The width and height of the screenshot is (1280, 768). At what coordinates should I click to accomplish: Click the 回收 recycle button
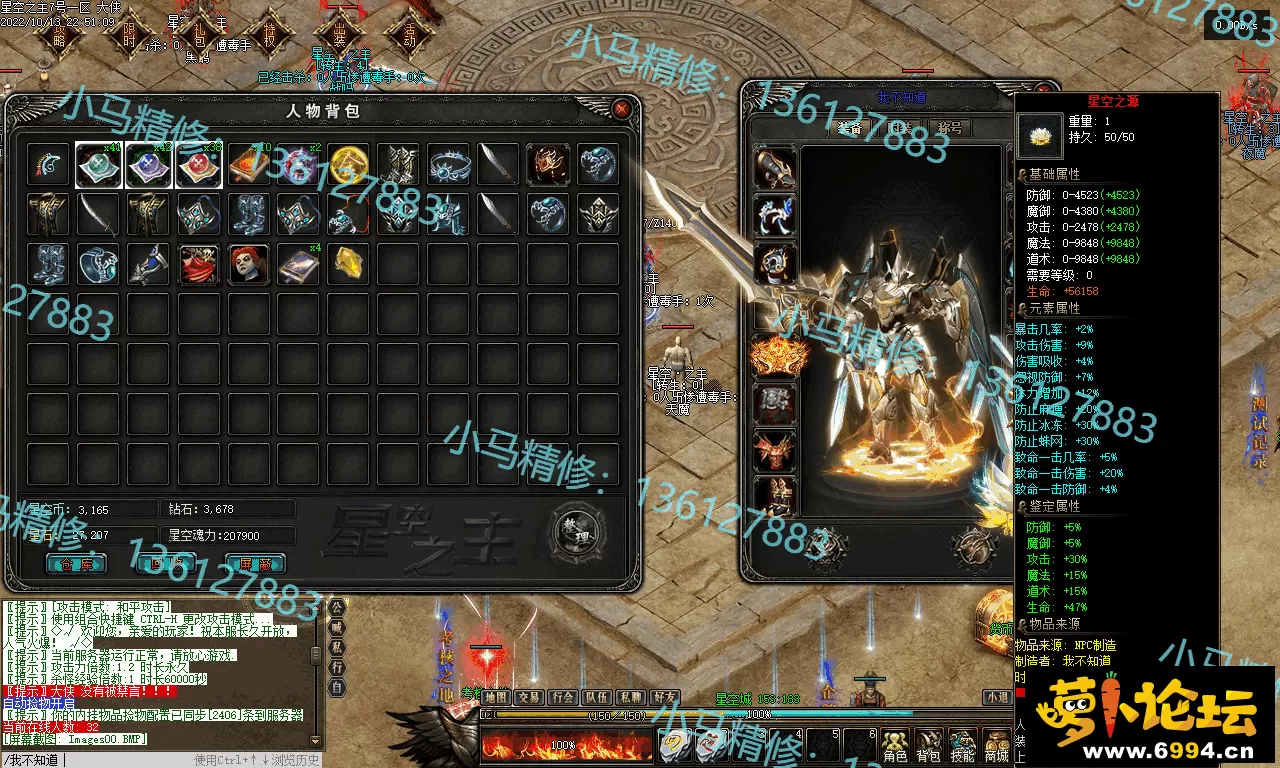pos(165,563)
